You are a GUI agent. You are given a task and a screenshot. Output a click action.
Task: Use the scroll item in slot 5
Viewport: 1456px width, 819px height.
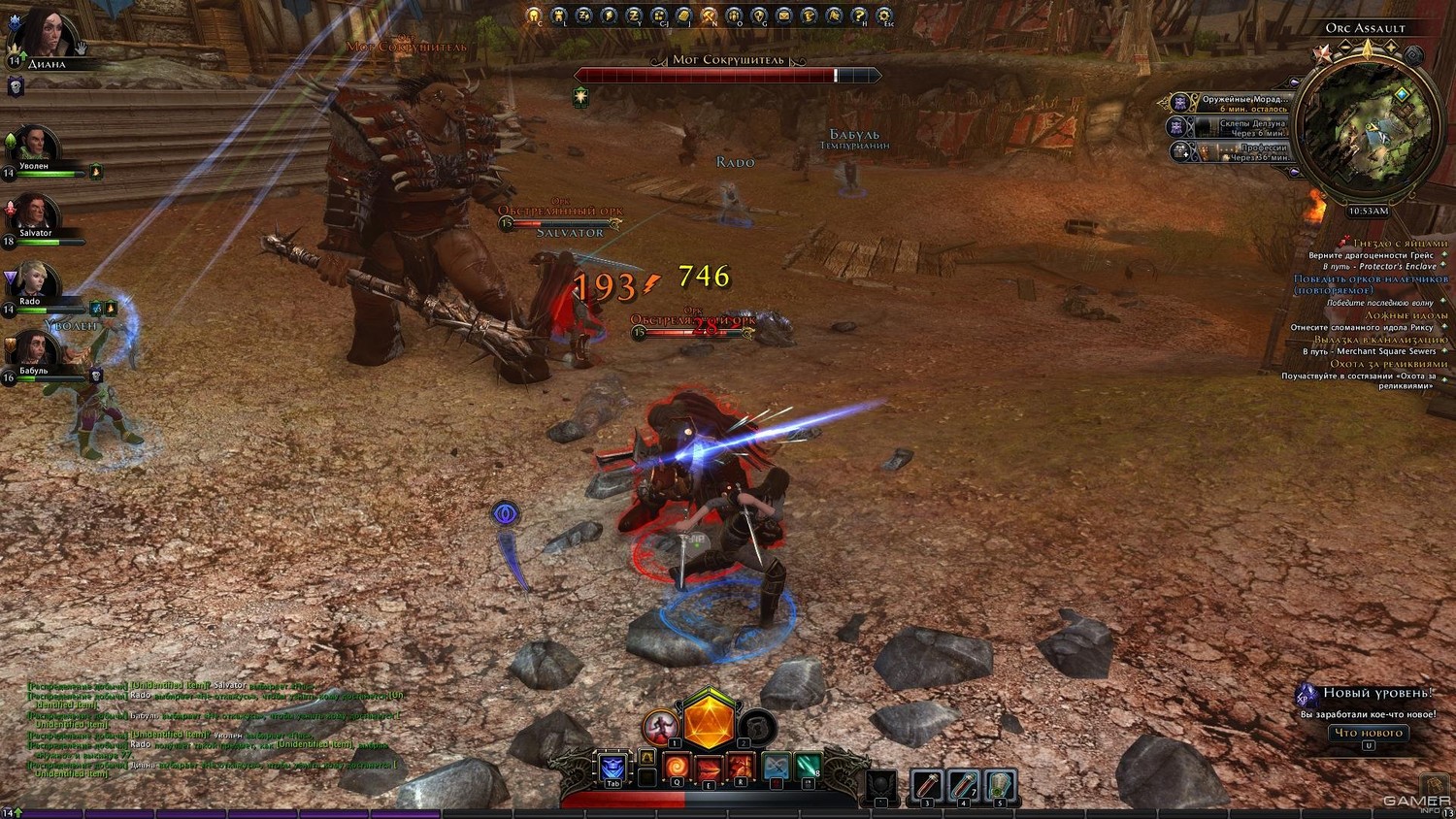tap(1000, 785)
